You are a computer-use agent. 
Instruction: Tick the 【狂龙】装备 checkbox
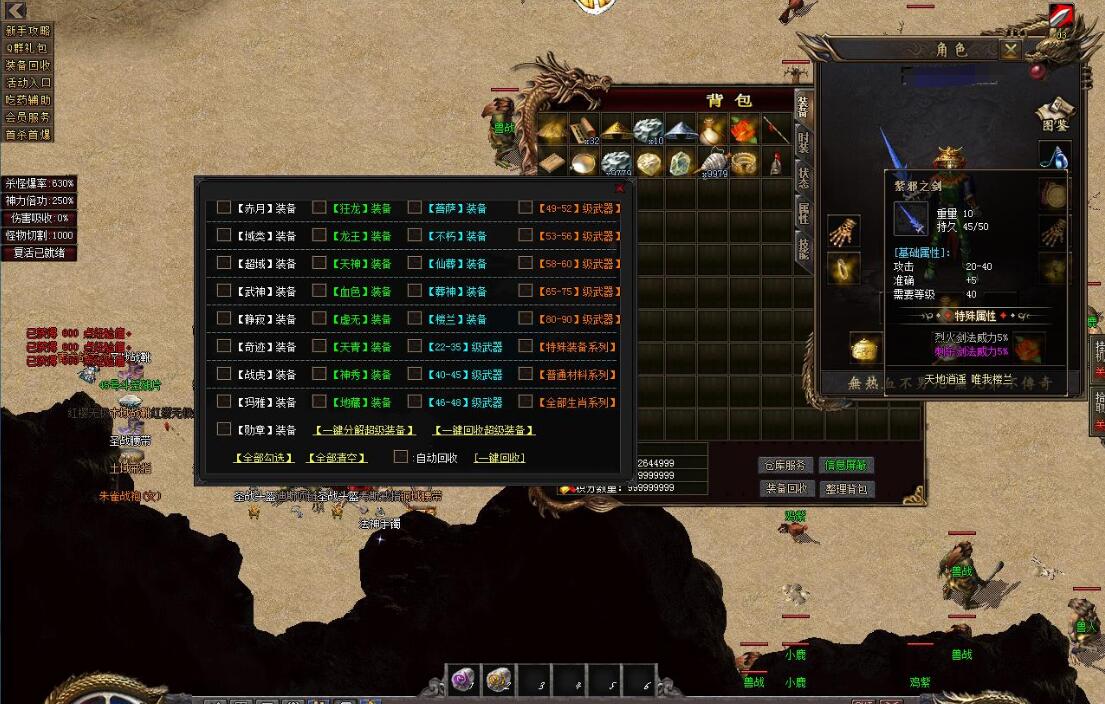(x=319, y=208)
